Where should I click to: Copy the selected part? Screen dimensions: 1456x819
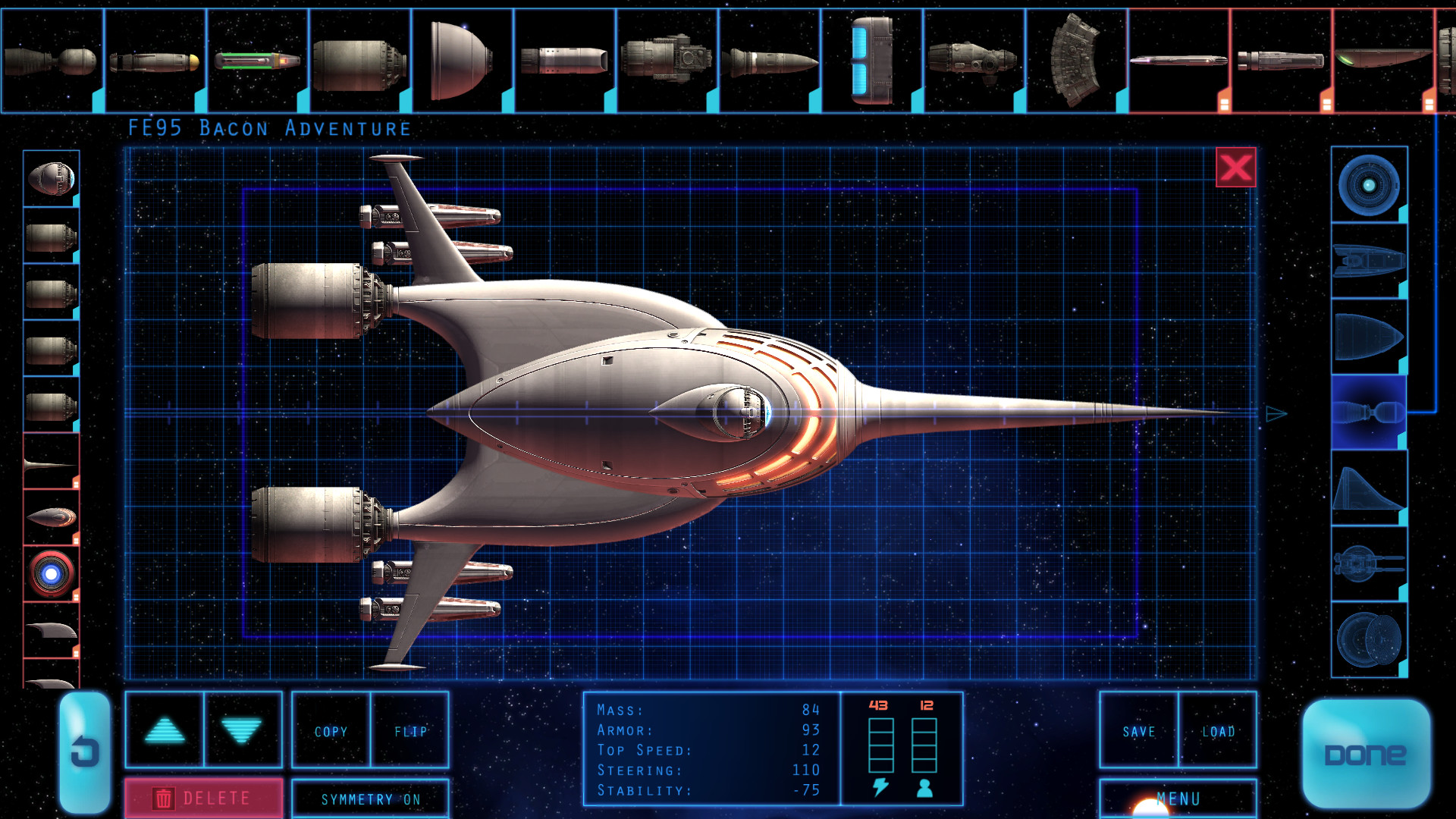tap(331, 731)
